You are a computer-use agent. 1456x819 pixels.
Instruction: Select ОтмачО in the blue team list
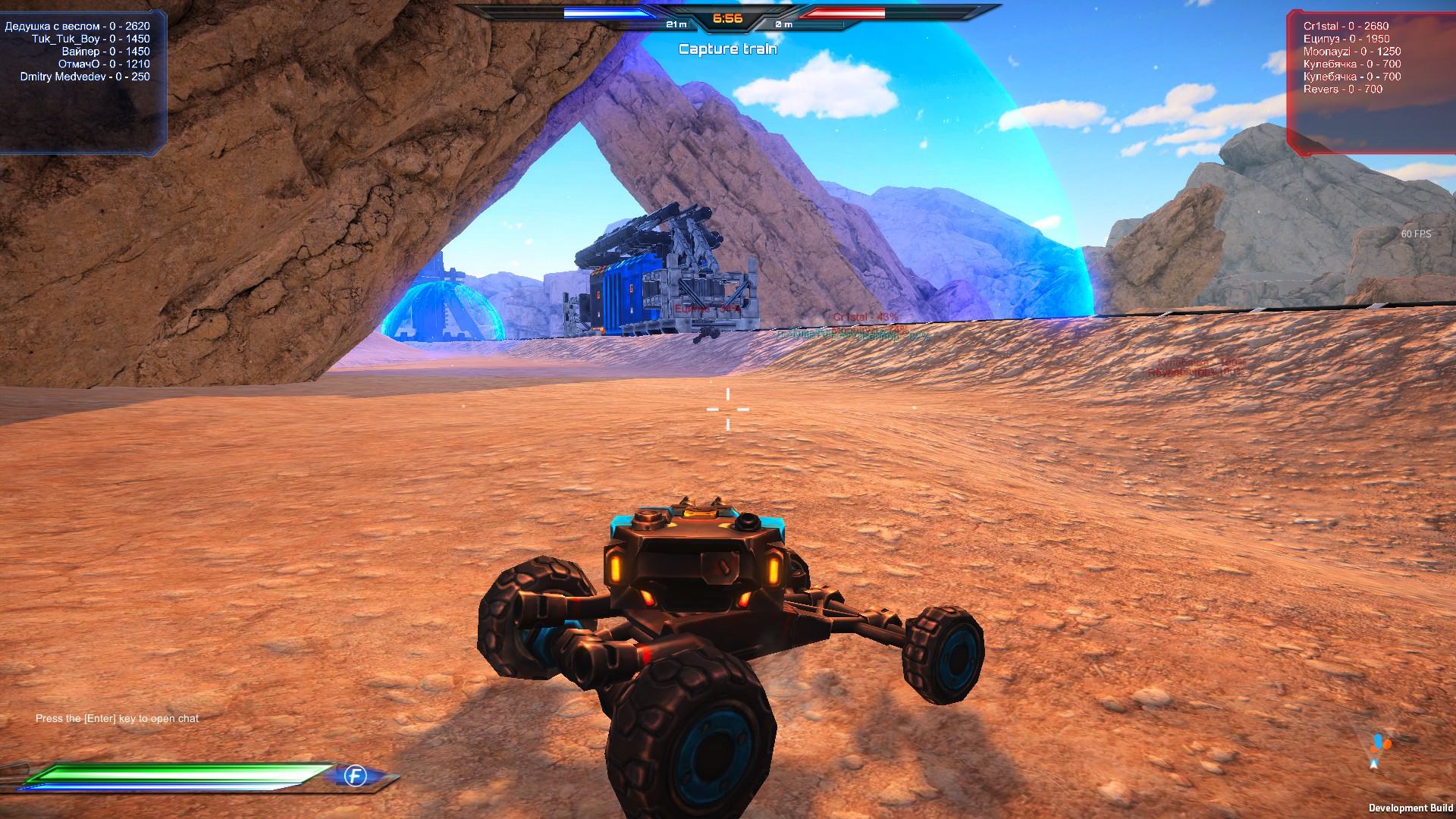(x=104, y=64)
